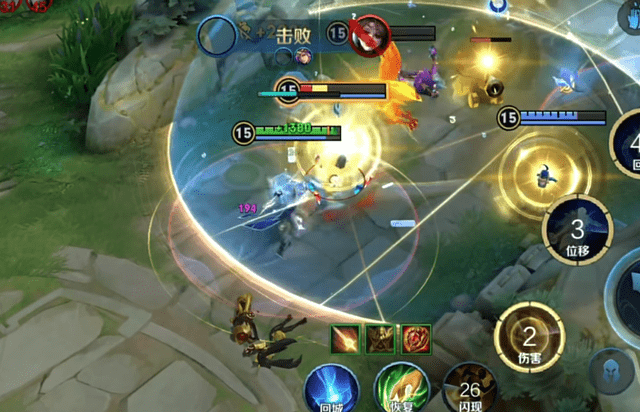Screen dimensions: 640x412
Task: Choose the golden armor item icon
Action: pyautogui.click(x=380, y=339)
